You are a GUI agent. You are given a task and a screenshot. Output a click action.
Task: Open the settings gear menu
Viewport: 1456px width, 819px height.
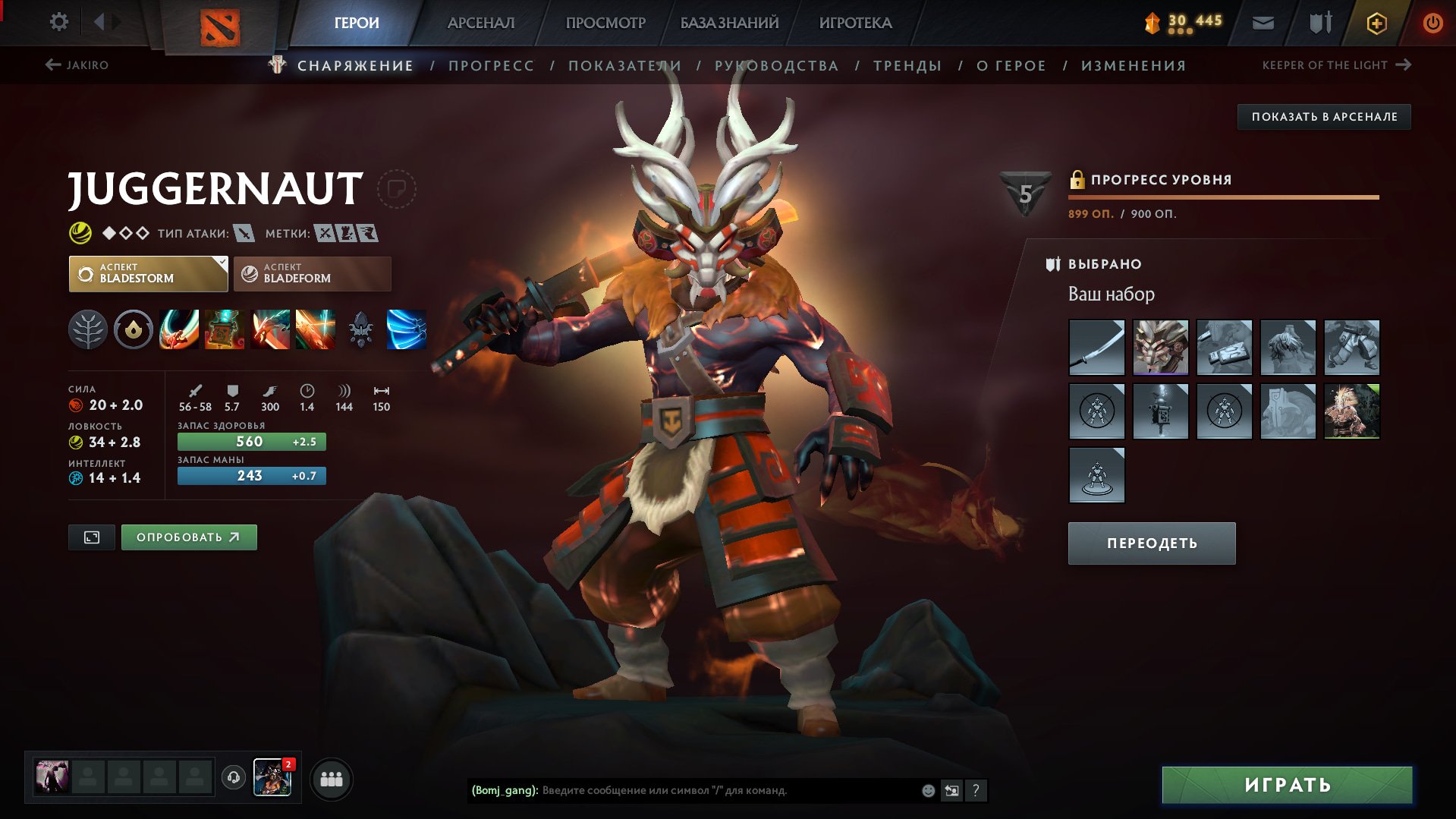coord(58,22)
